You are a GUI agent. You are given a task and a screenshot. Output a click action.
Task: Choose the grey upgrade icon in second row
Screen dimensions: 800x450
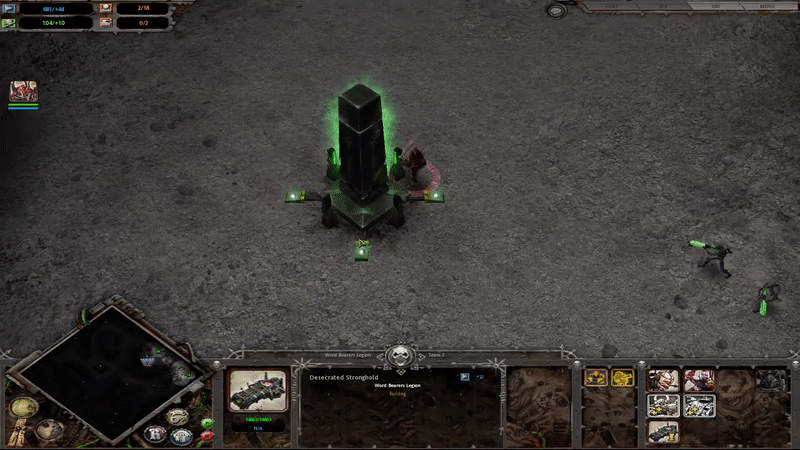[x=663, y=405]
